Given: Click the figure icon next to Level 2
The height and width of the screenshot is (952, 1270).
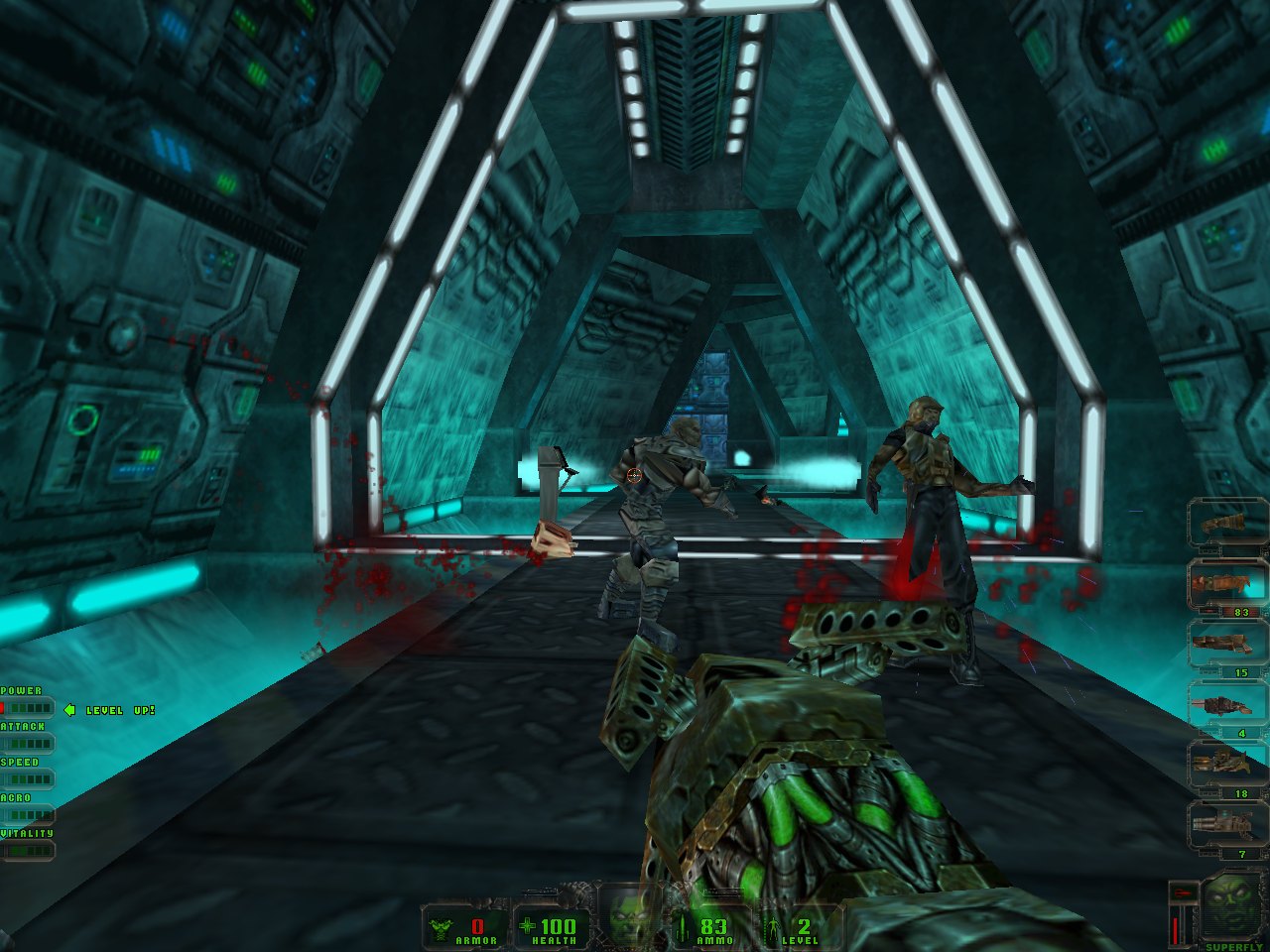Looking at the screenshot, I should (x=773, y=927).
